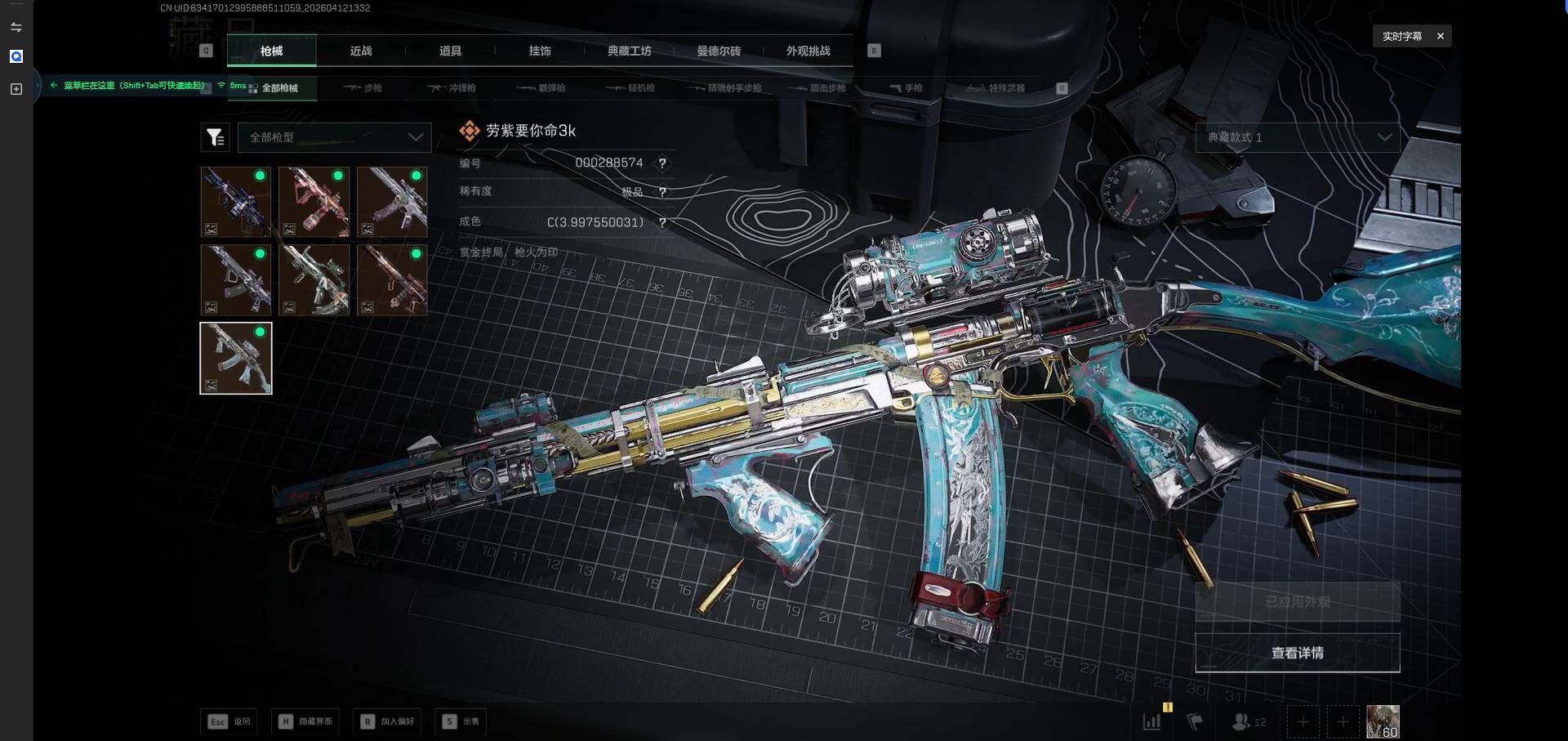Switch to the 外观挑战 tab
This screenshot has height=741, width=1568.
(808, 51)
